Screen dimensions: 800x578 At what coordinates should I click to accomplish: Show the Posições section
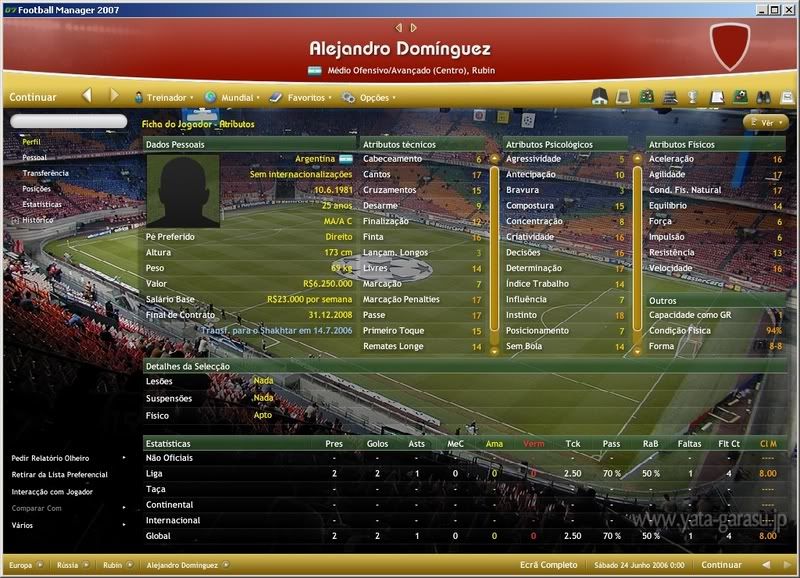[37, 188]
